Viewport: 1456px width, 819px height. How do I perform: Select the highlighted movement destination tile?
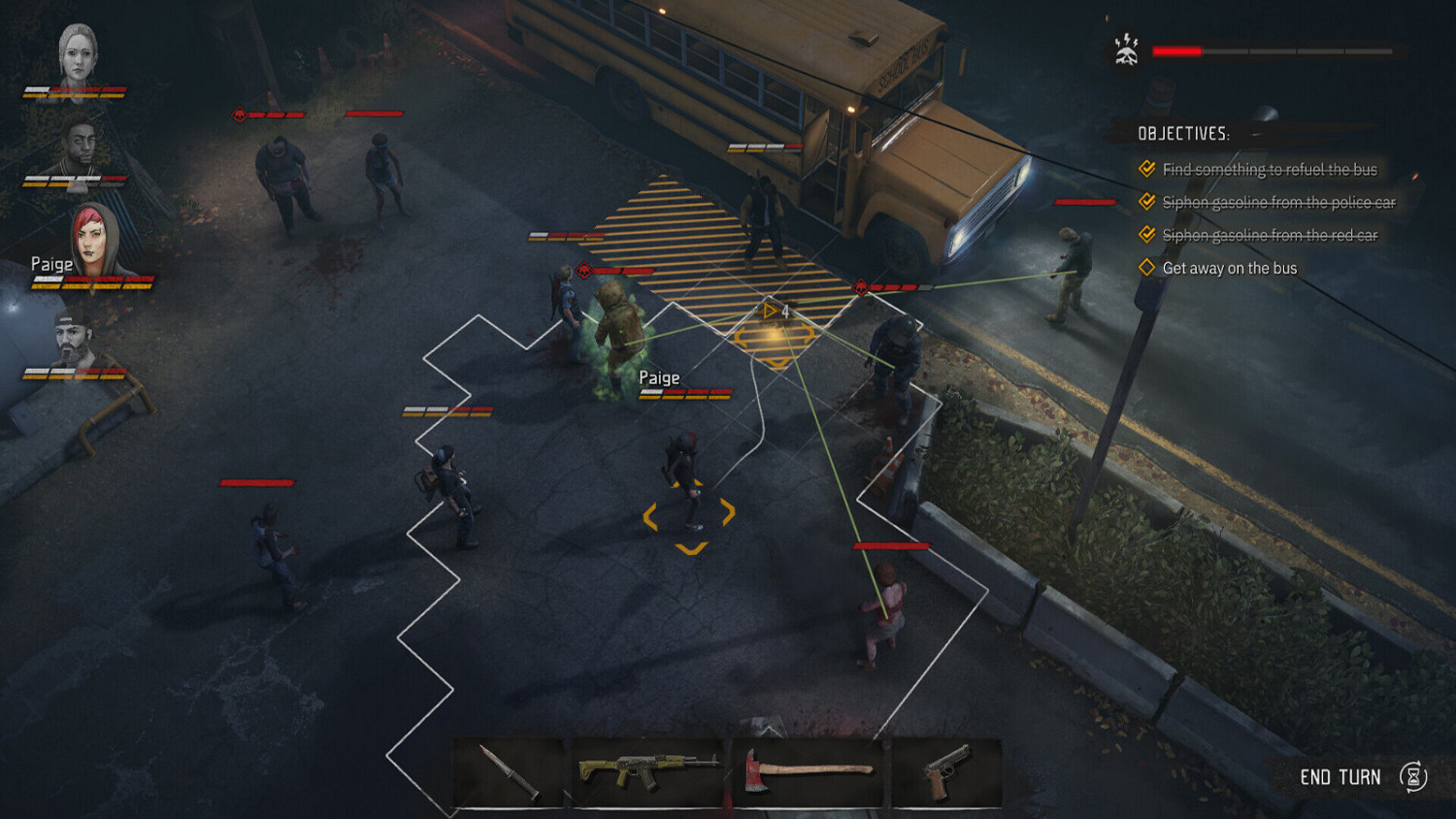point(777,340)
